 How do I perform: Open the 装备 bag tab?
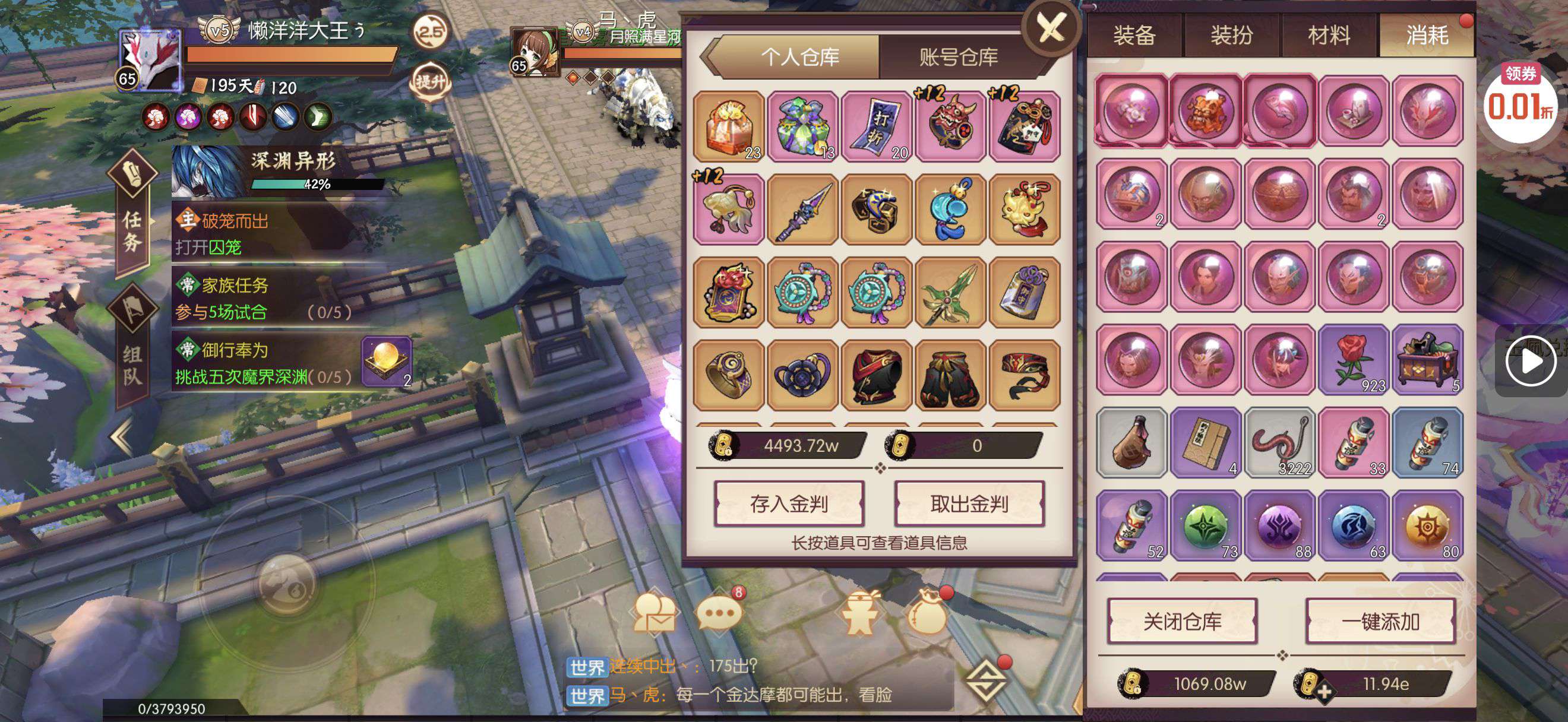pyautogui.click(x=1134, y=35)
